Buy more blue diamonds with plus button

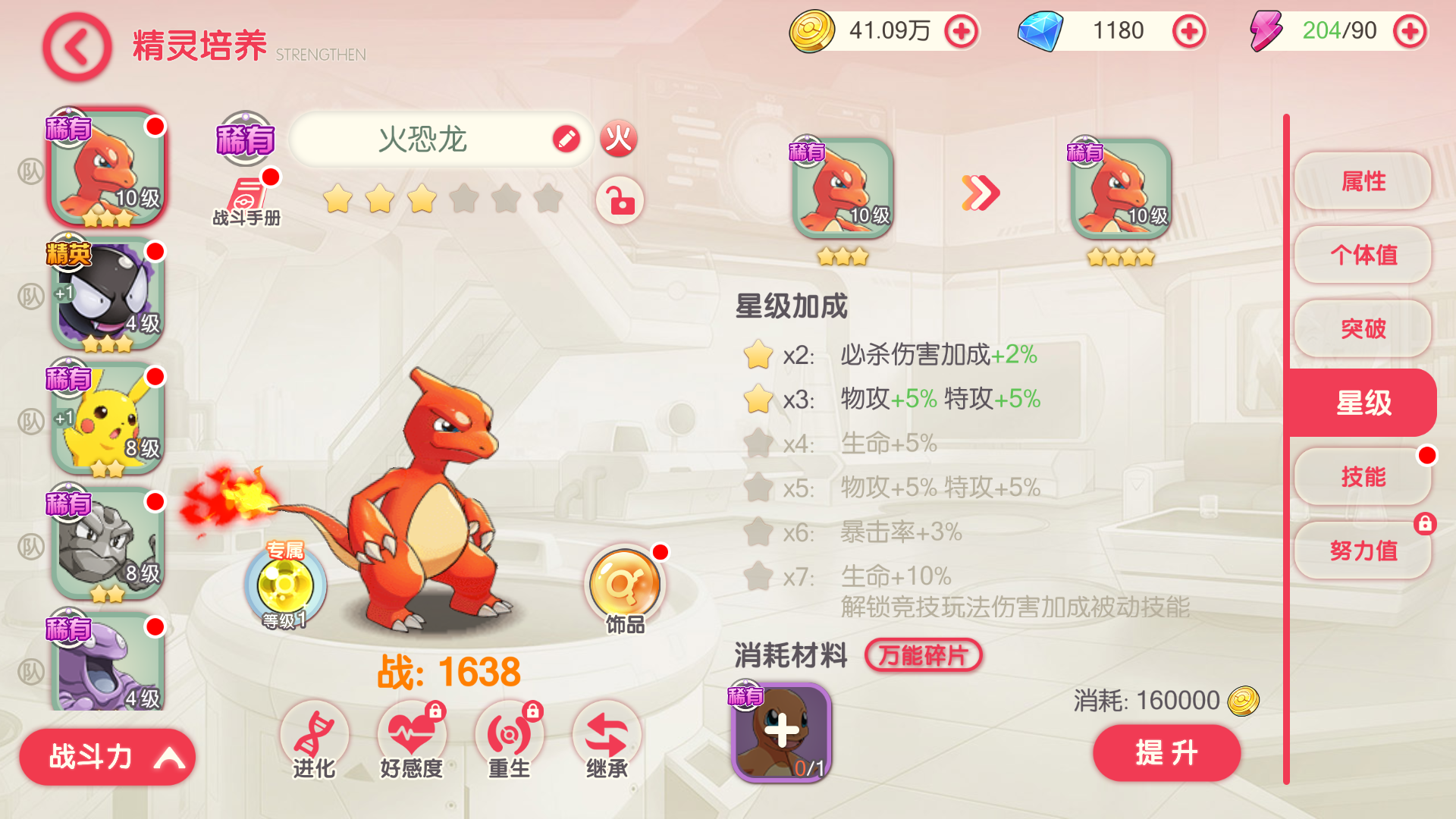1188,32
